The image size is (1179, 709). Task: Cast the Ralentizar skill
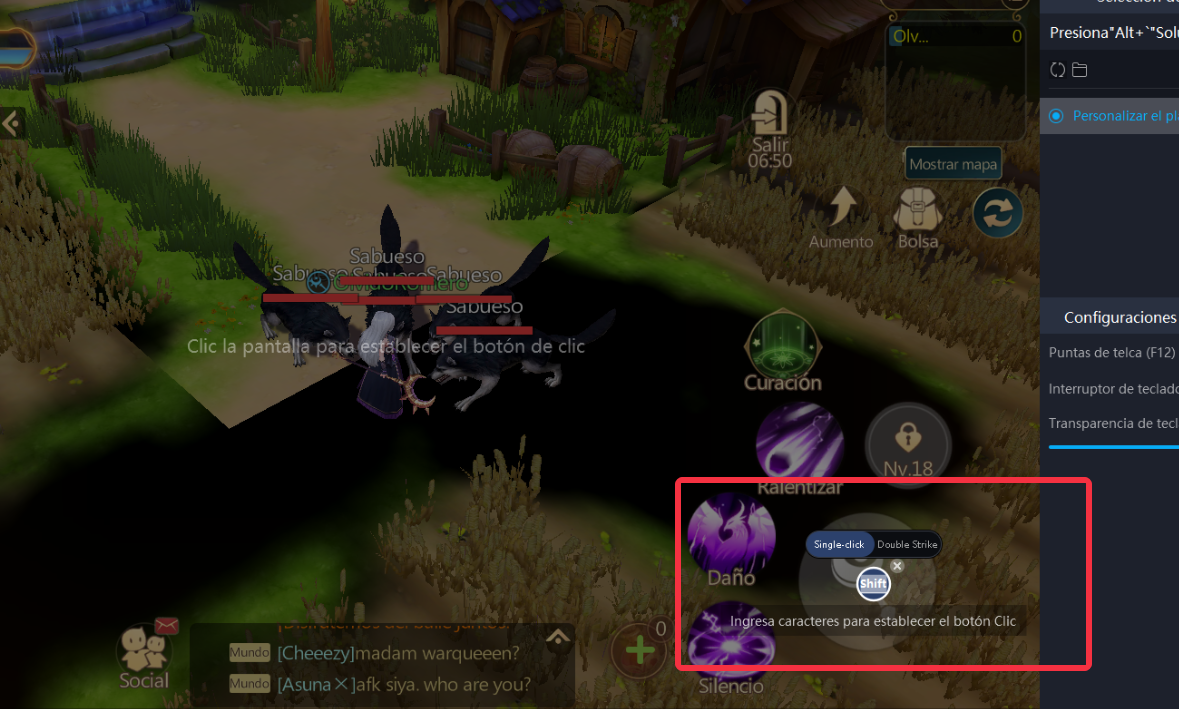799,444
